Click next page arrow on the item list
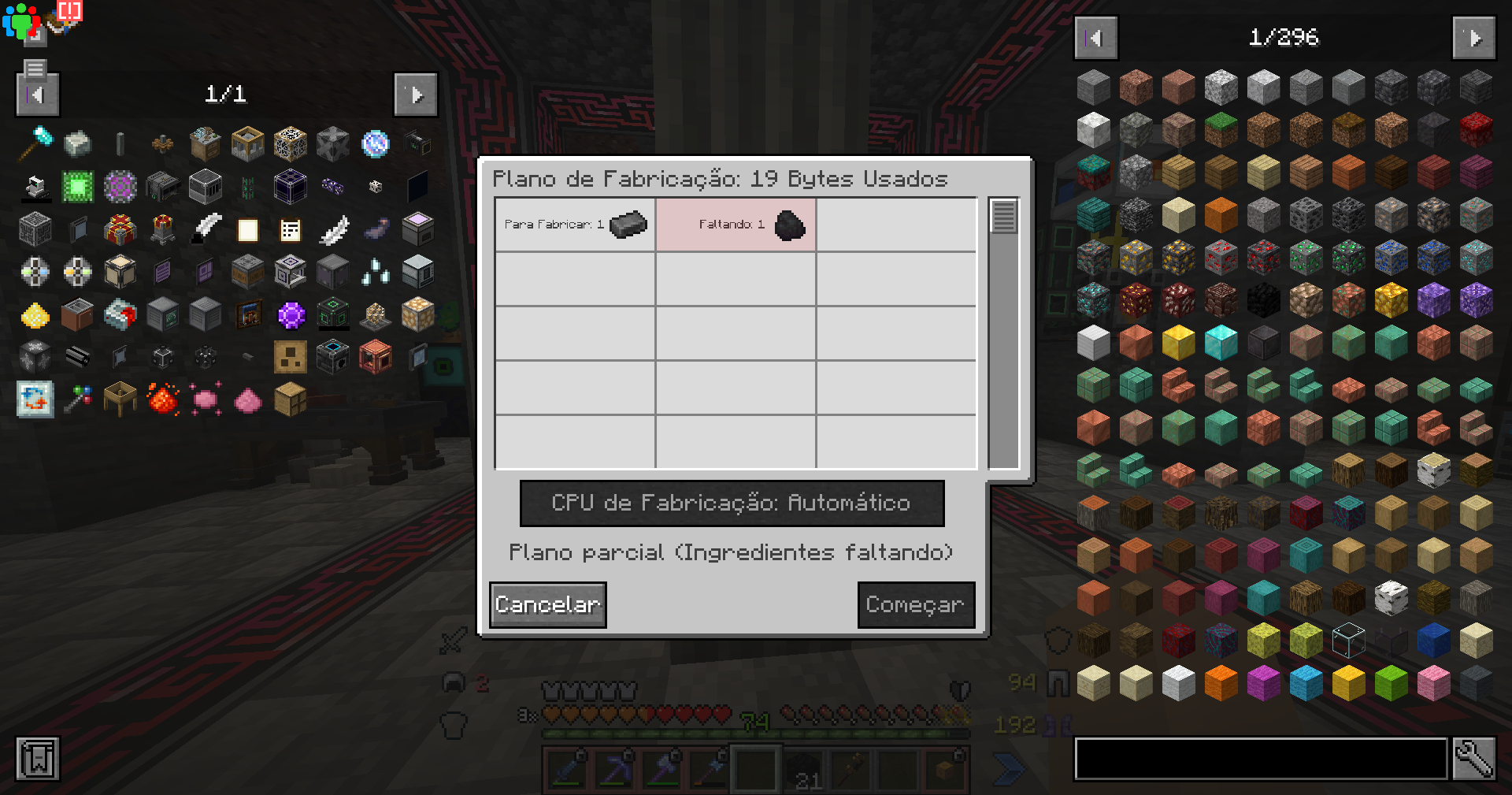Image resolution: width=1512 pixels, height=795 pixels. point(1473,37)
